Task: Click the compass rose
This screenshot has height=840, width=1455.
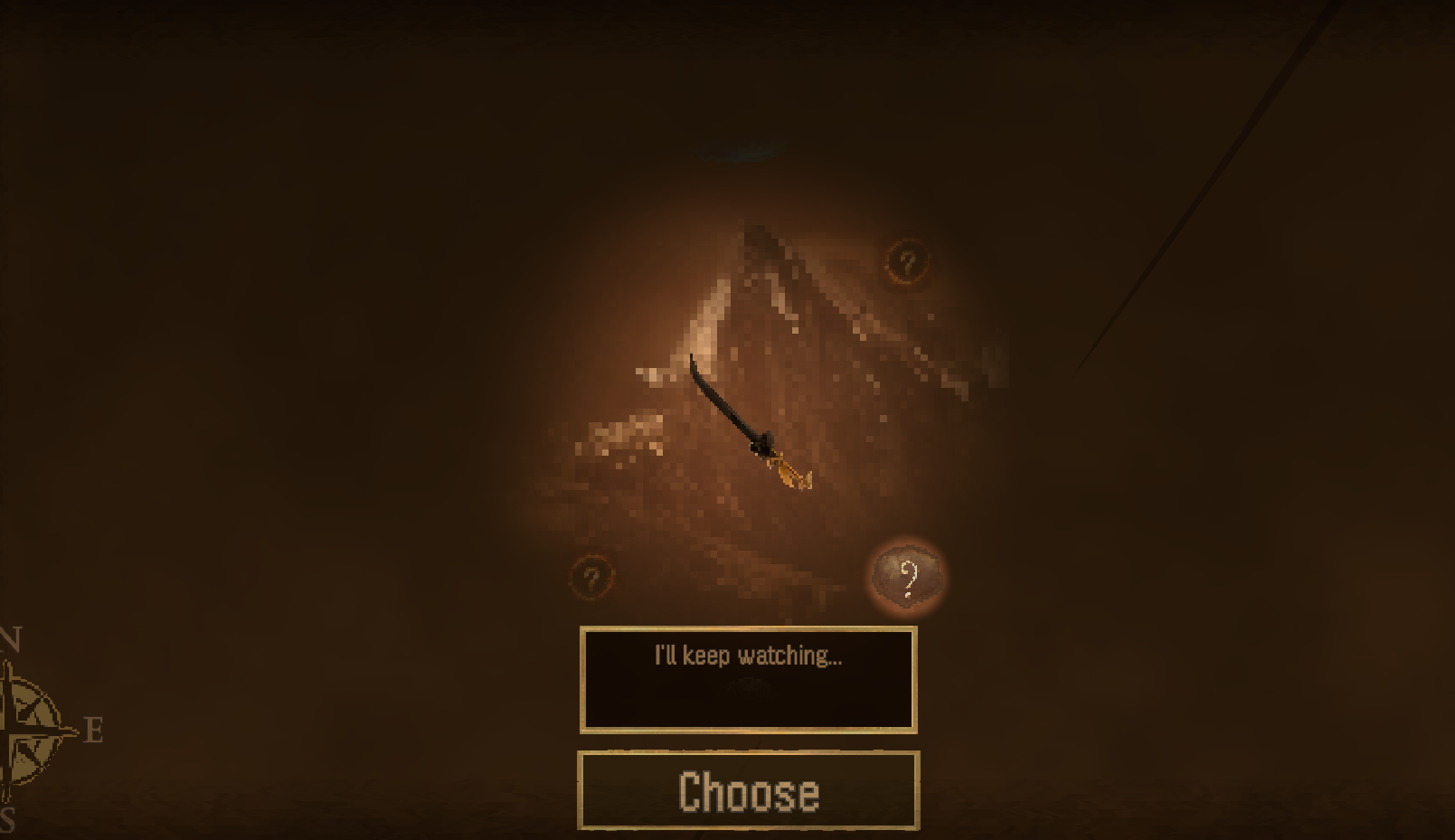Action: [27, 732]
